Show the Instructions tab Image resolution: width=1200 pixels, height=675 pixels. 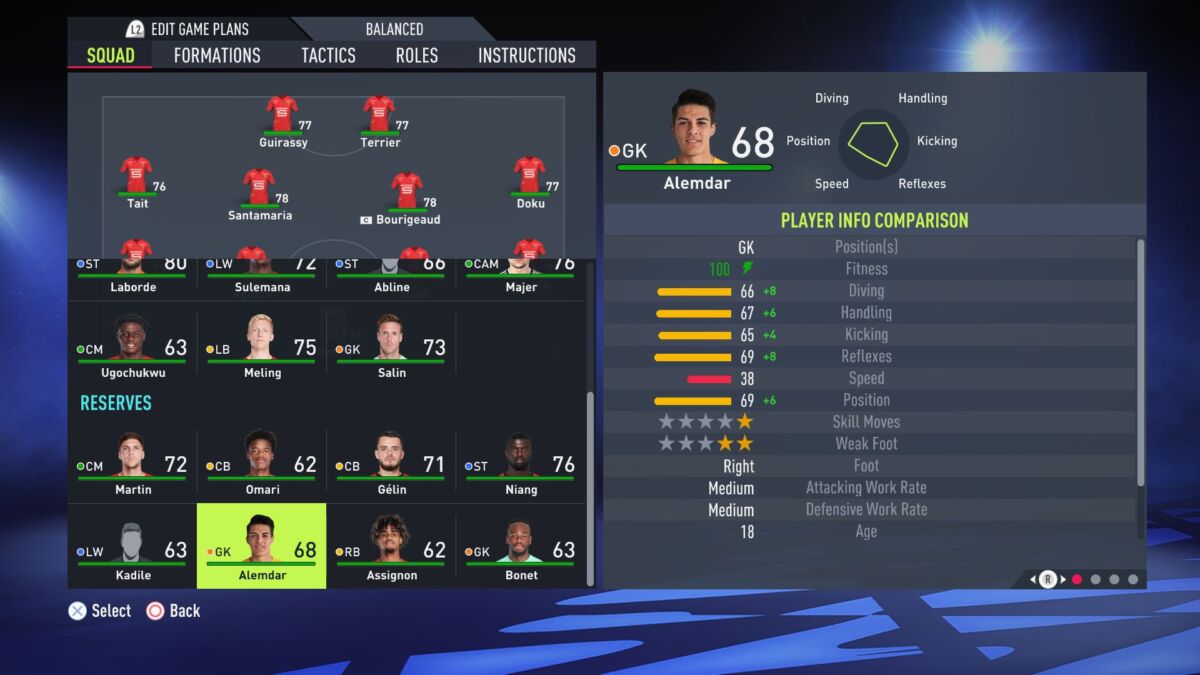click(526, 55)
